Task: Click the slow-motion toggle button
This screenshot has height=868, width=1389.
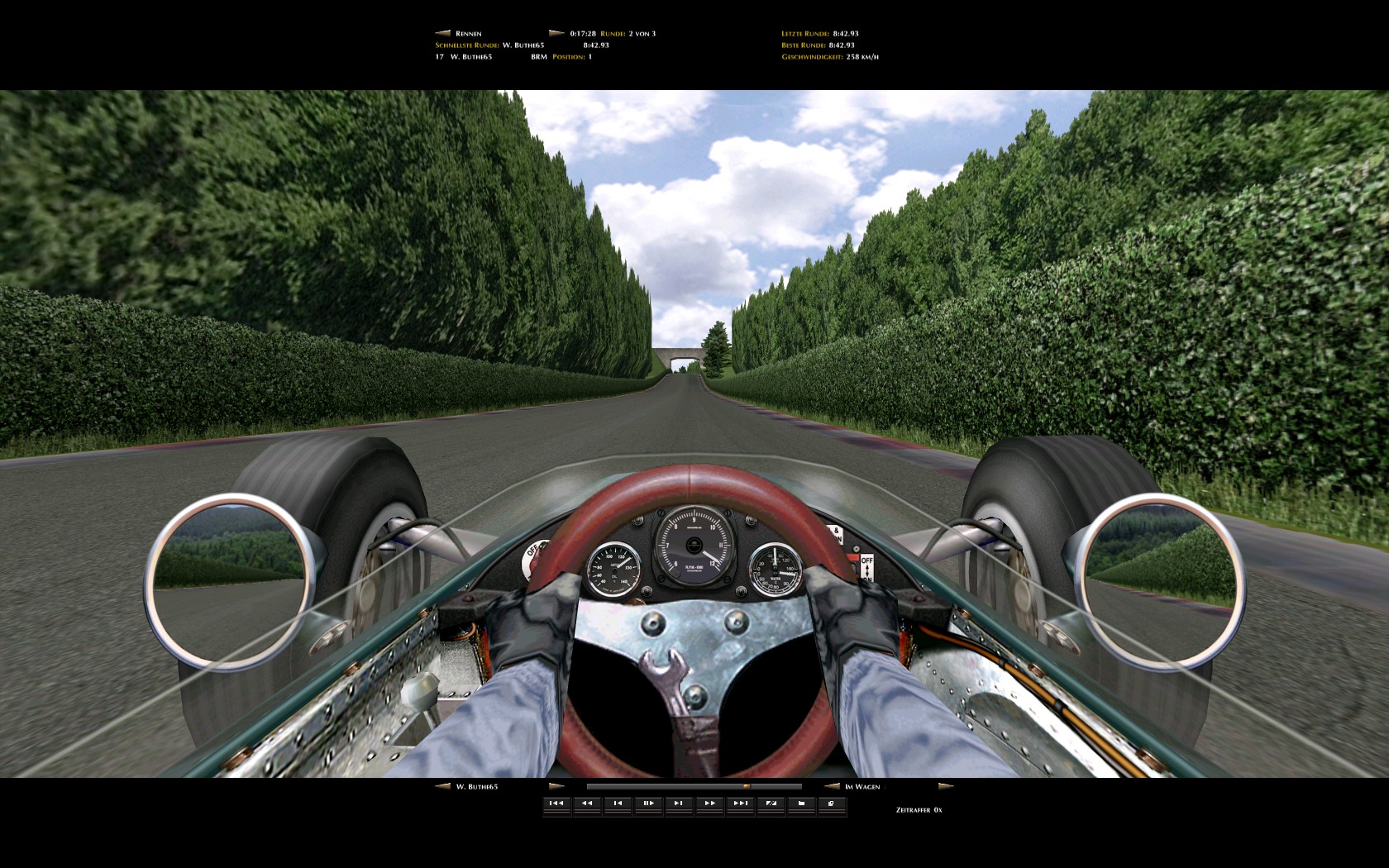Action: 771,804
